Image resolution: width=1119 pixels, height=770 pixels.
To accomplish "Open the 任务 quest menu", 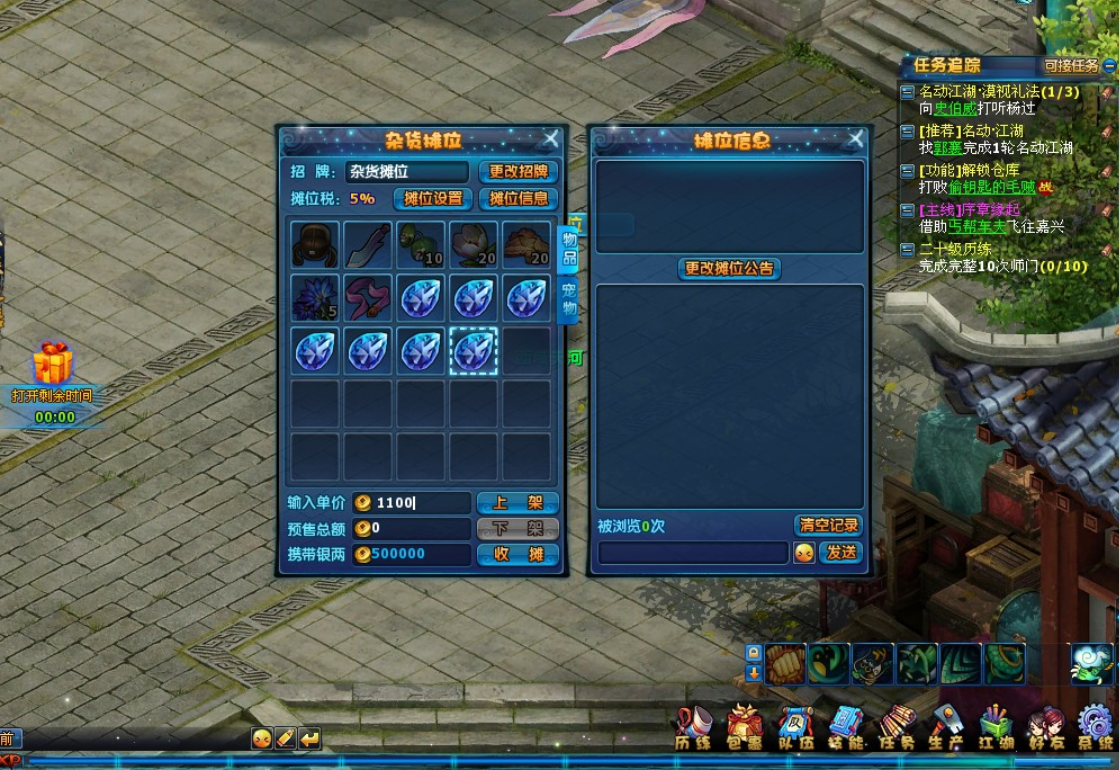I will point(896,726).
